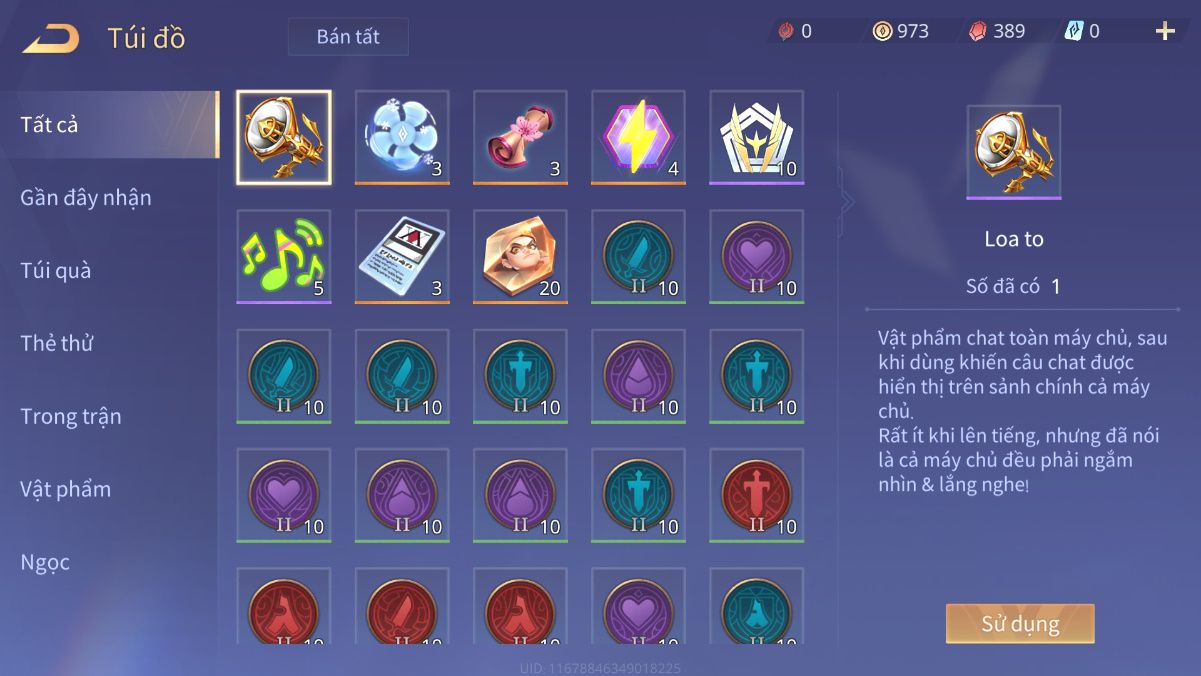Pick the pink blossom scroll item

click(x=520, y=138)
